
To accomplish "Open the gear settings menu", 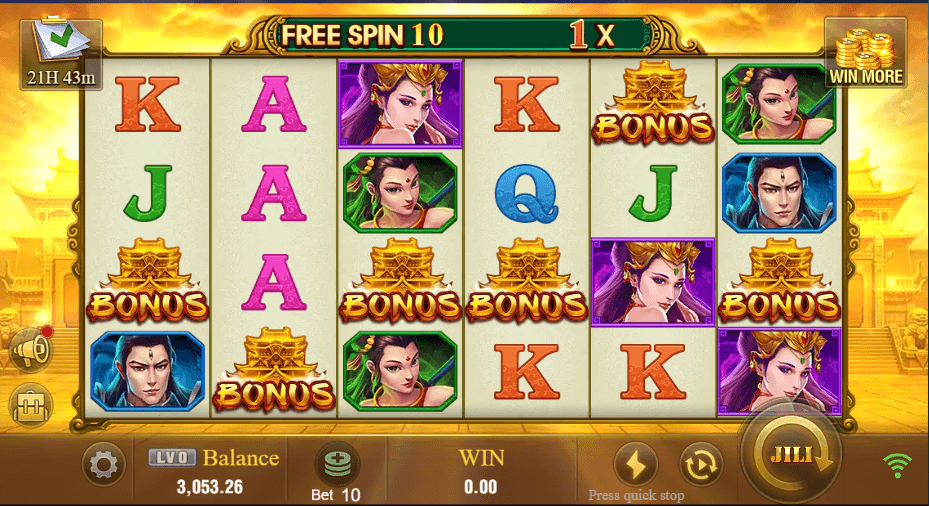I will tap(103, 465).
